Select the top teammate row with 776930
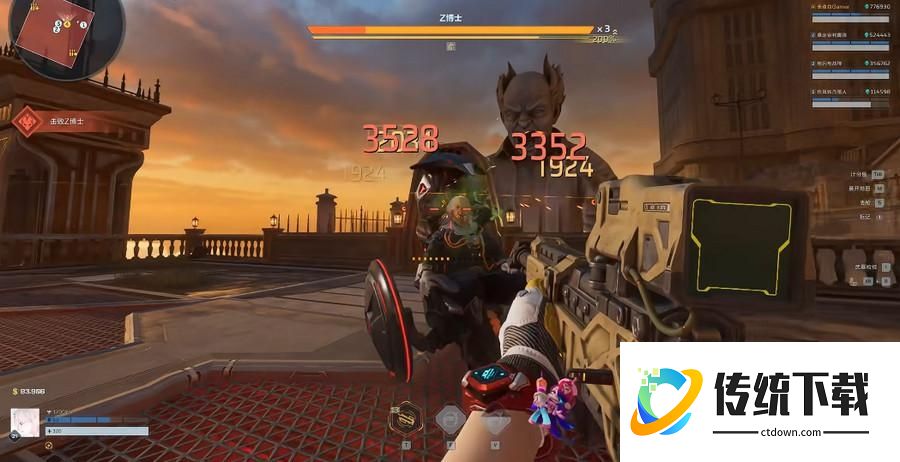 click(849, 9)
